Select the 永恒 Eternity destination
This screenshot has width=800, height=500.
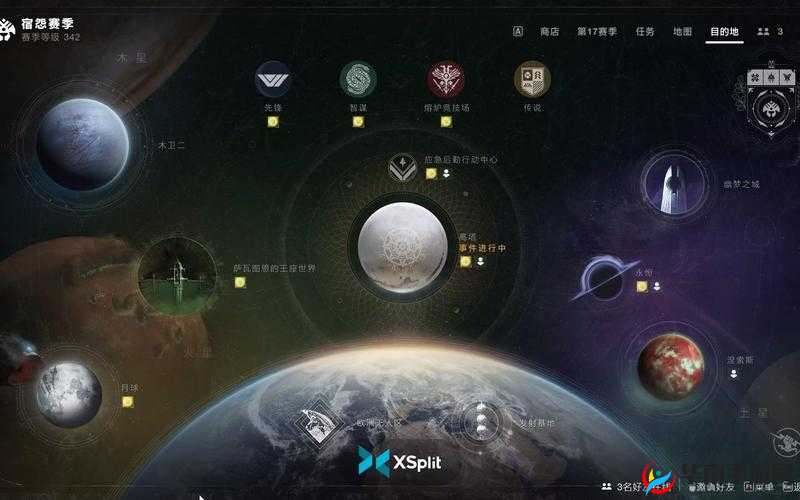coord(604,277)
